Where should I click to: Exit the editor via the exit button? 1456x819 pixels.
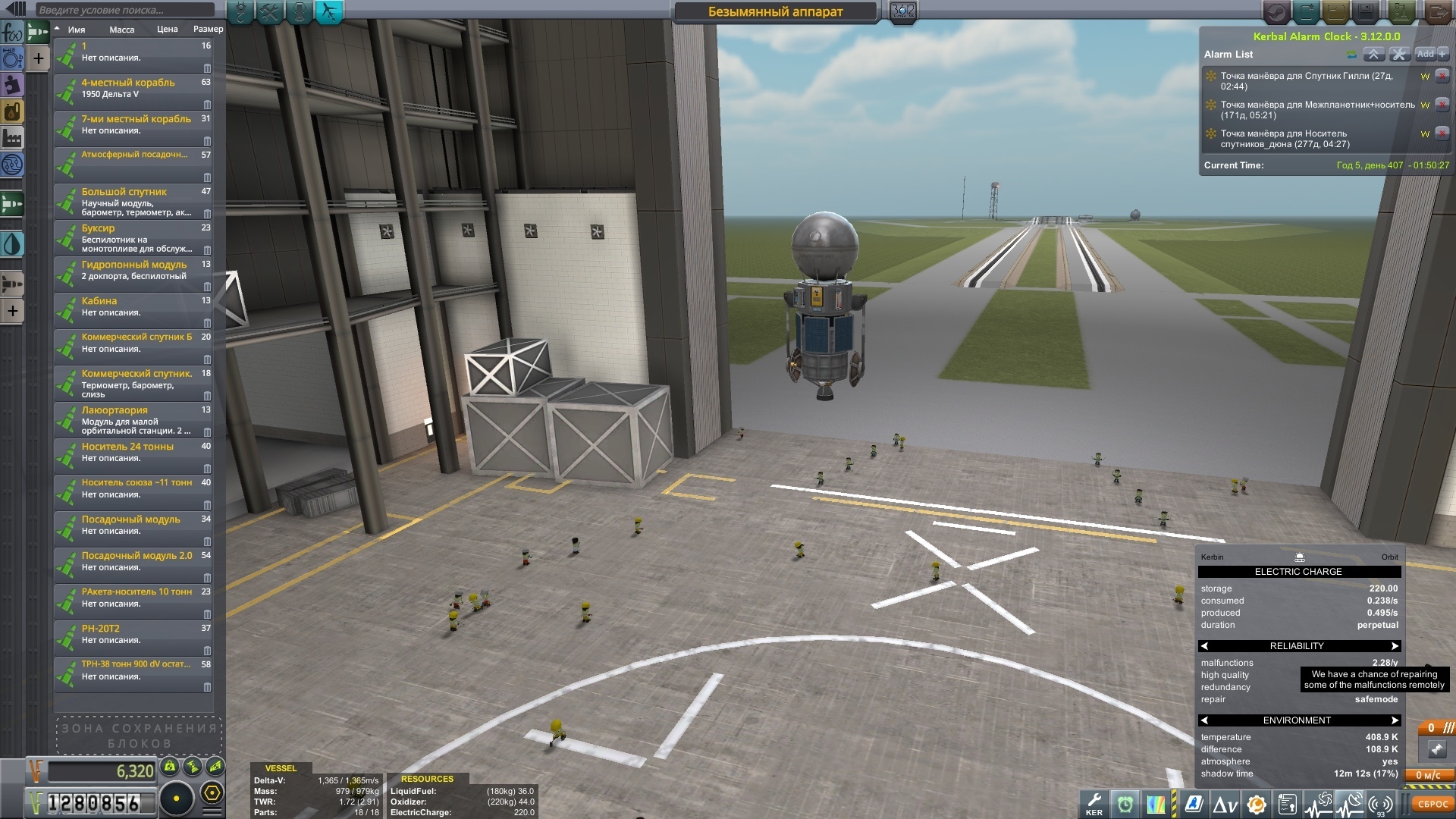1436,11
